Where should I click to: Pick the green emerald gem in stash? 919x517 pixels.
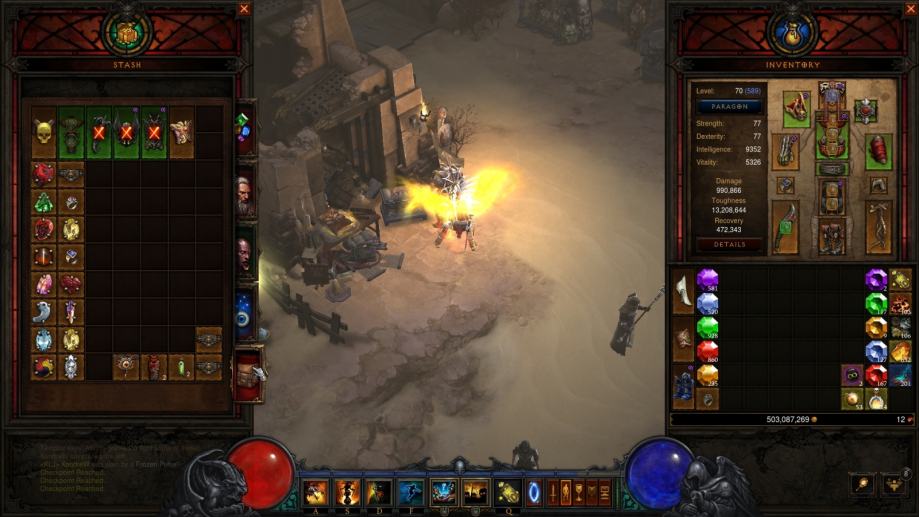click(x=43, y=202)
